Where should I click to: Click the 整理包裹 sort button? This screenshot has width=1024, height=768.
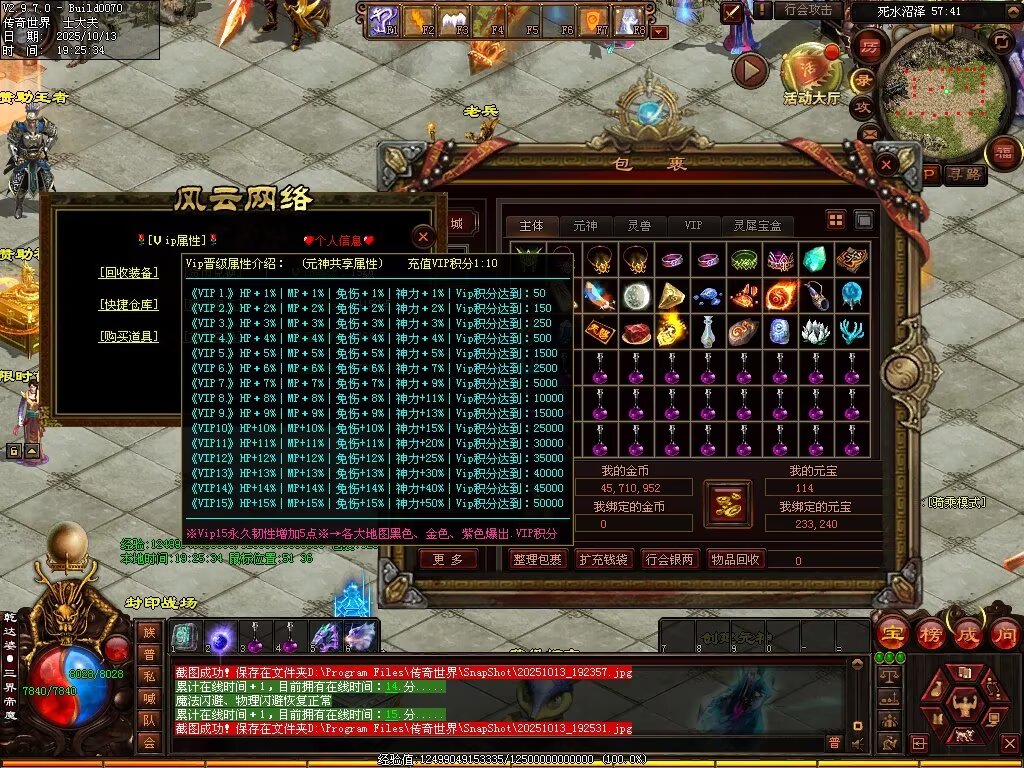tap(538, 560)
